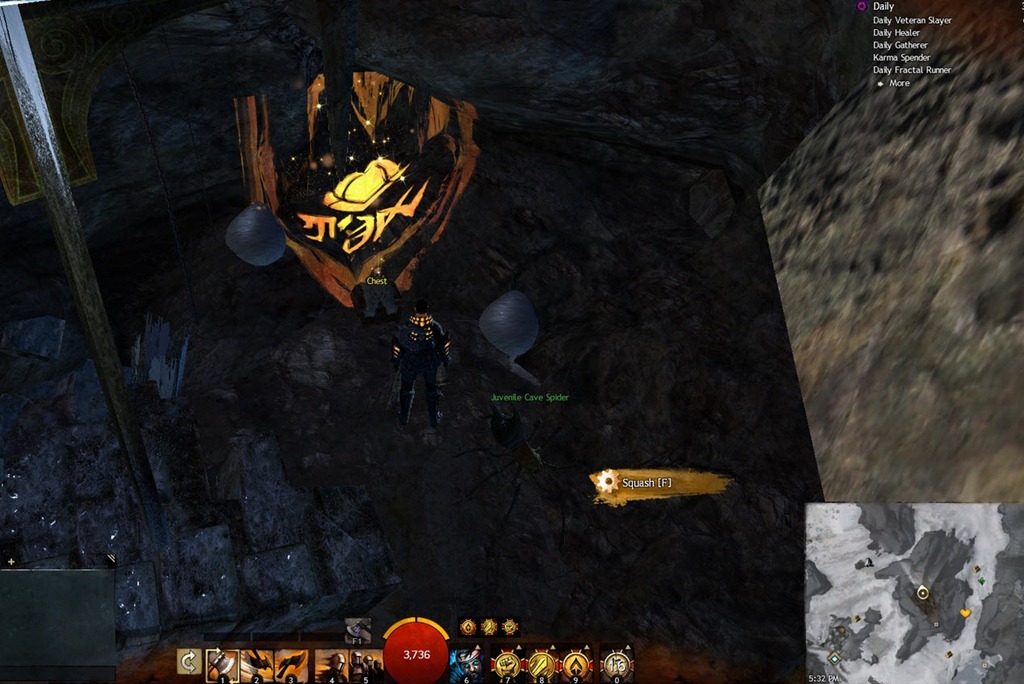
Task: Swap weapons with the curved arrow button
Action: [188, 662]
